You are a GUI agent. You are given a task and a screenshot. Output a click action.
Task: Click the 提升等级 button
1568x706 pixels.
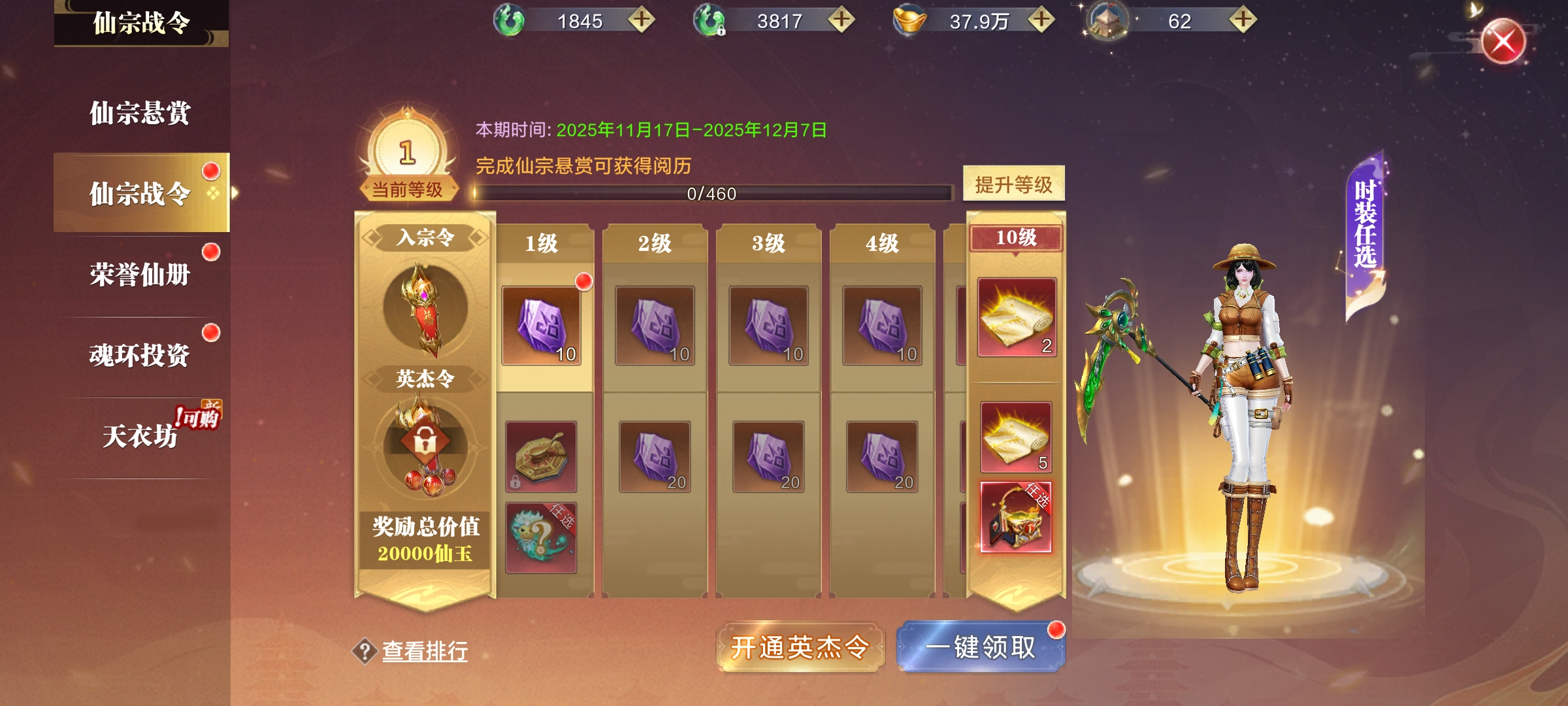click(x=1013, y=184)
